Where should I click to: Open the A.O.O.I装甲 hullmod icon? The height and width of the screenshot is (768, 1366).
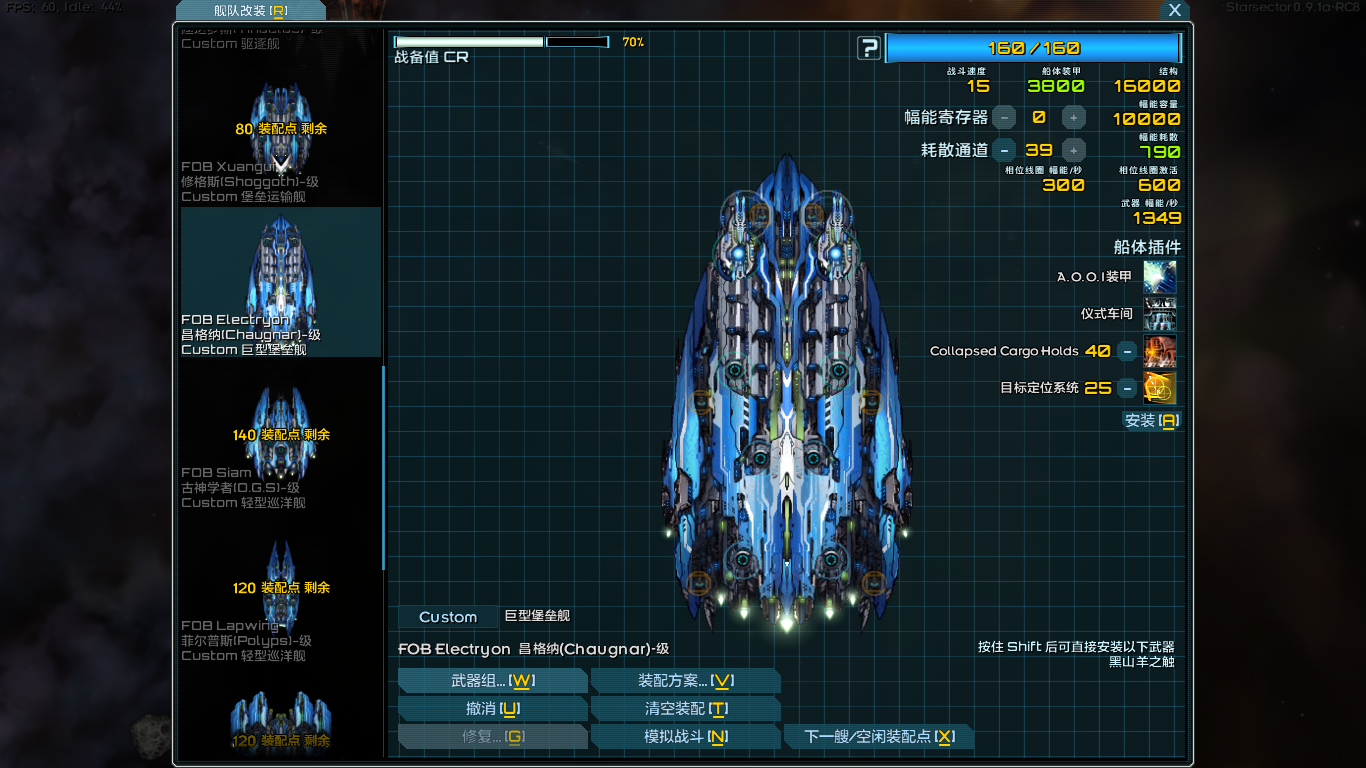1159,277
